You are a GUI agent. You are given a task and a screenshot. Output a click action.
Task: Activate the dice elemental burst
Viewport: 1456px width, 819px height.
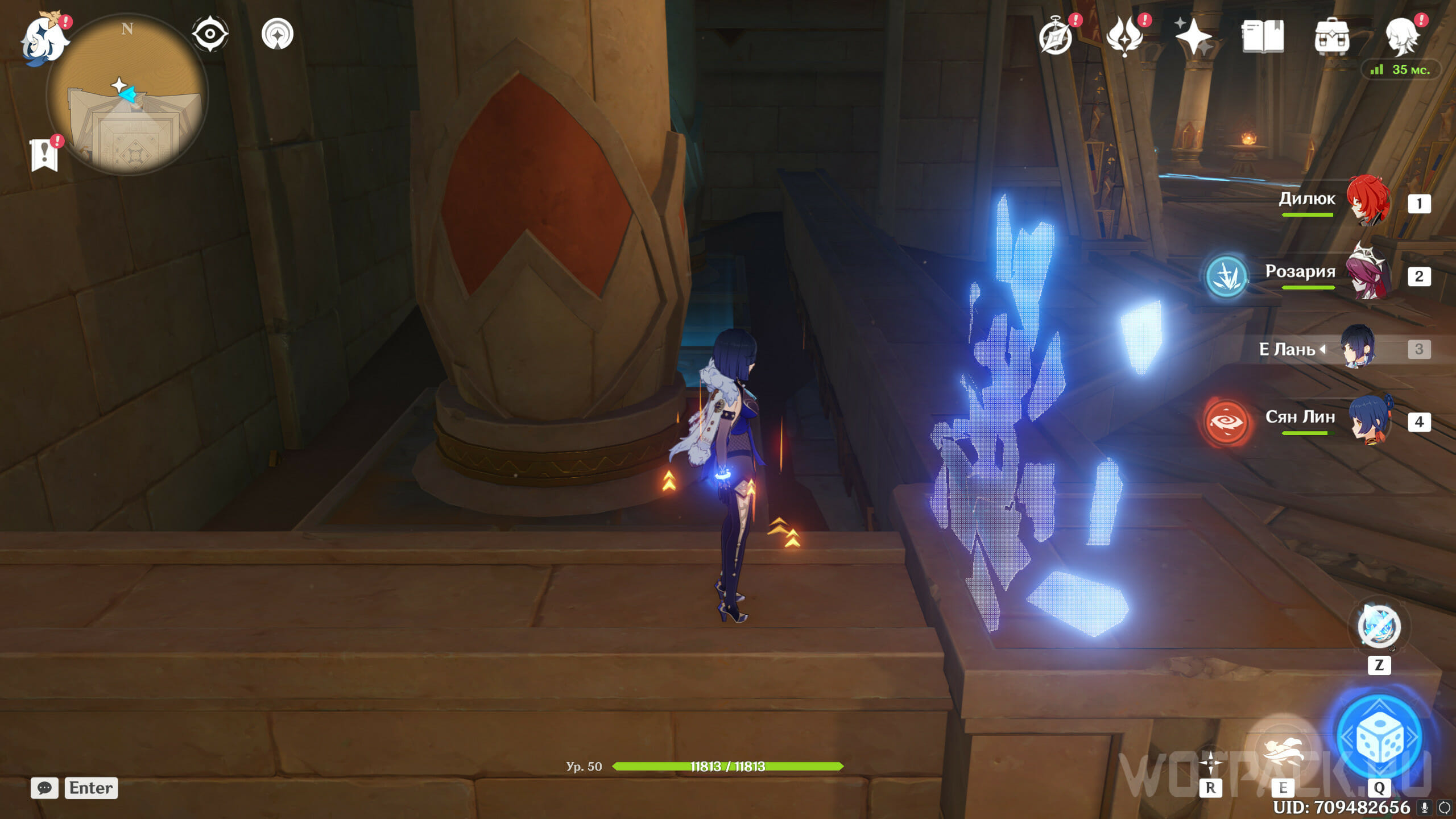coord(1379,738)
